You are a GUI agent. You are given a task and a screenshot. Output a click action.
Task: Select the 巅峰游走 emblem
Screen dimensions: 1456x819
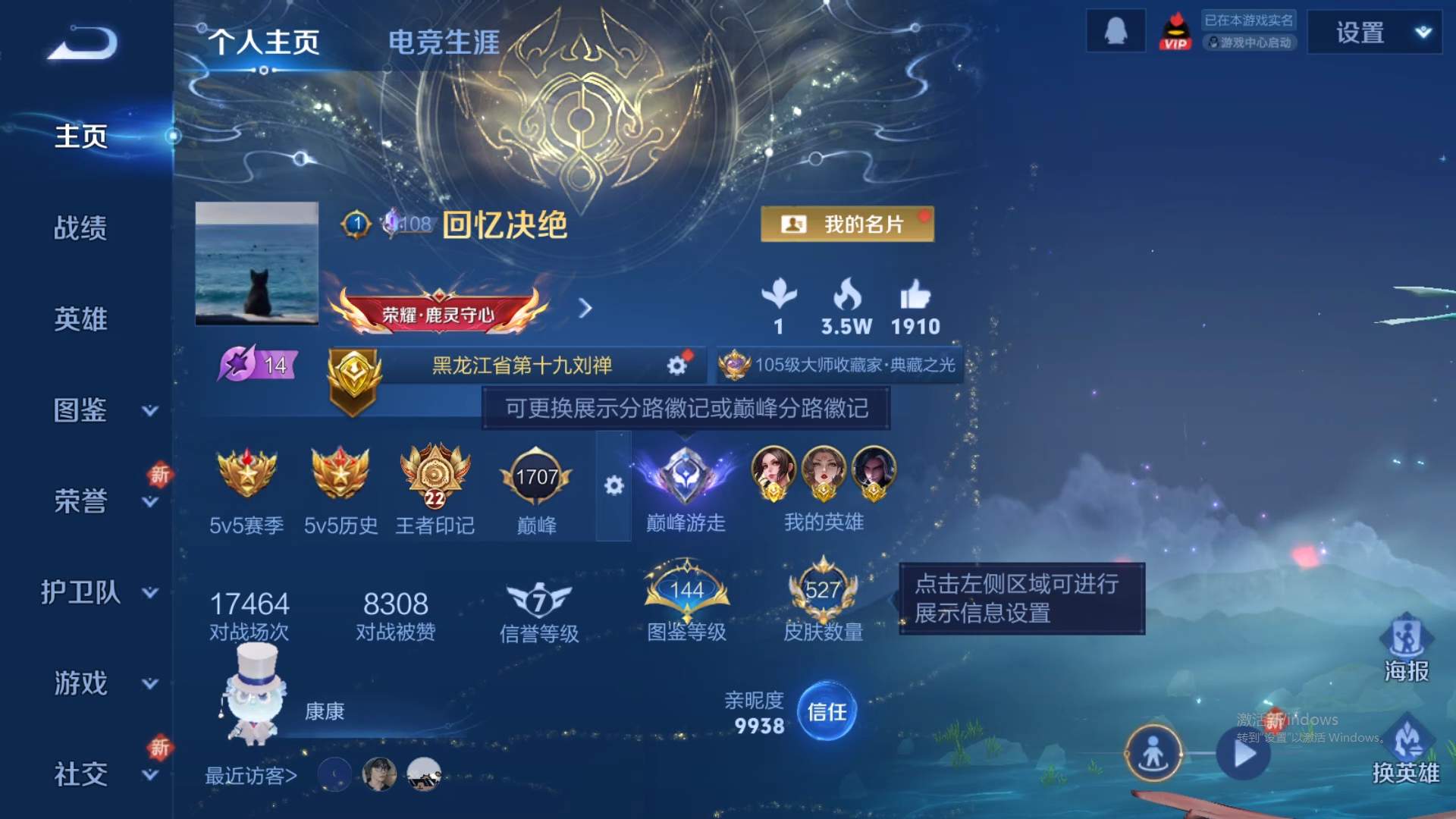686,474
